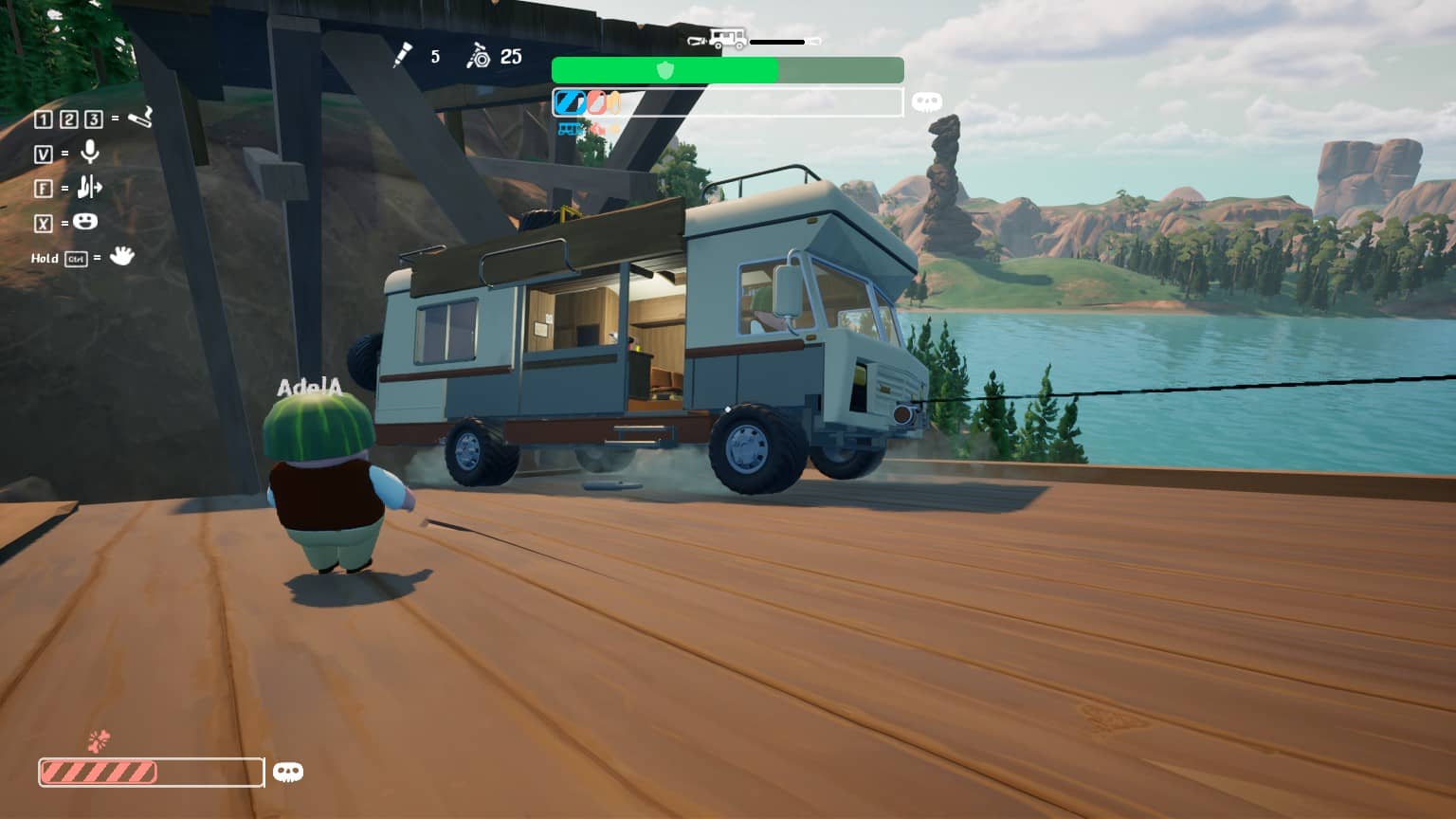Click the microphone voice chat icon
Image resolution: width=1456 pixels, height=819 pixels.
click(90, 152)
